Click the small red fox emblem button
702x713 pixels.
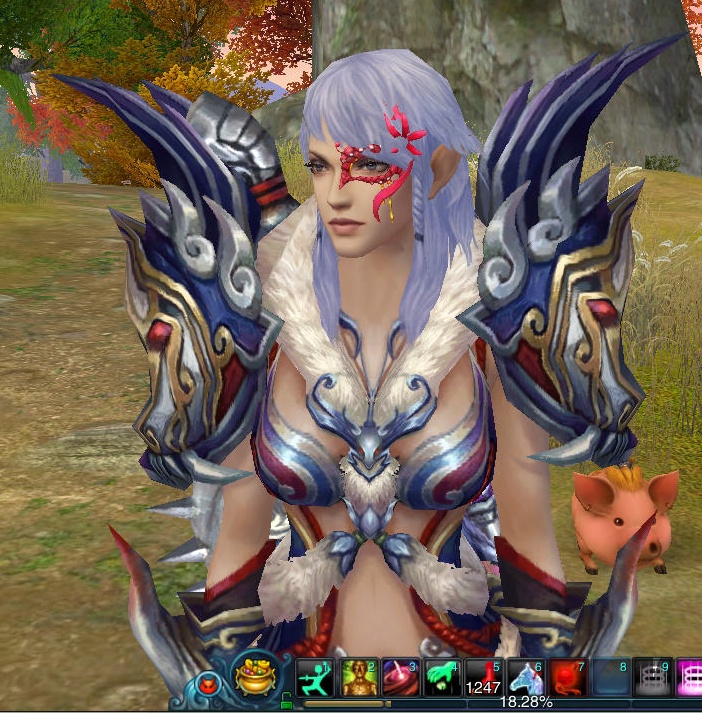(209, 685)
